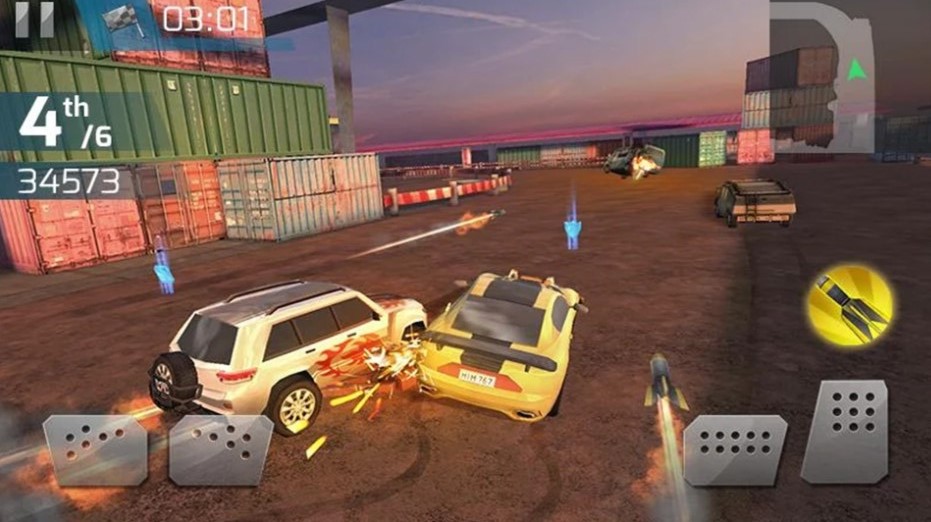Tap the steer-left pedal
This screenshot has height=522, width=931.
coord(95,450)
